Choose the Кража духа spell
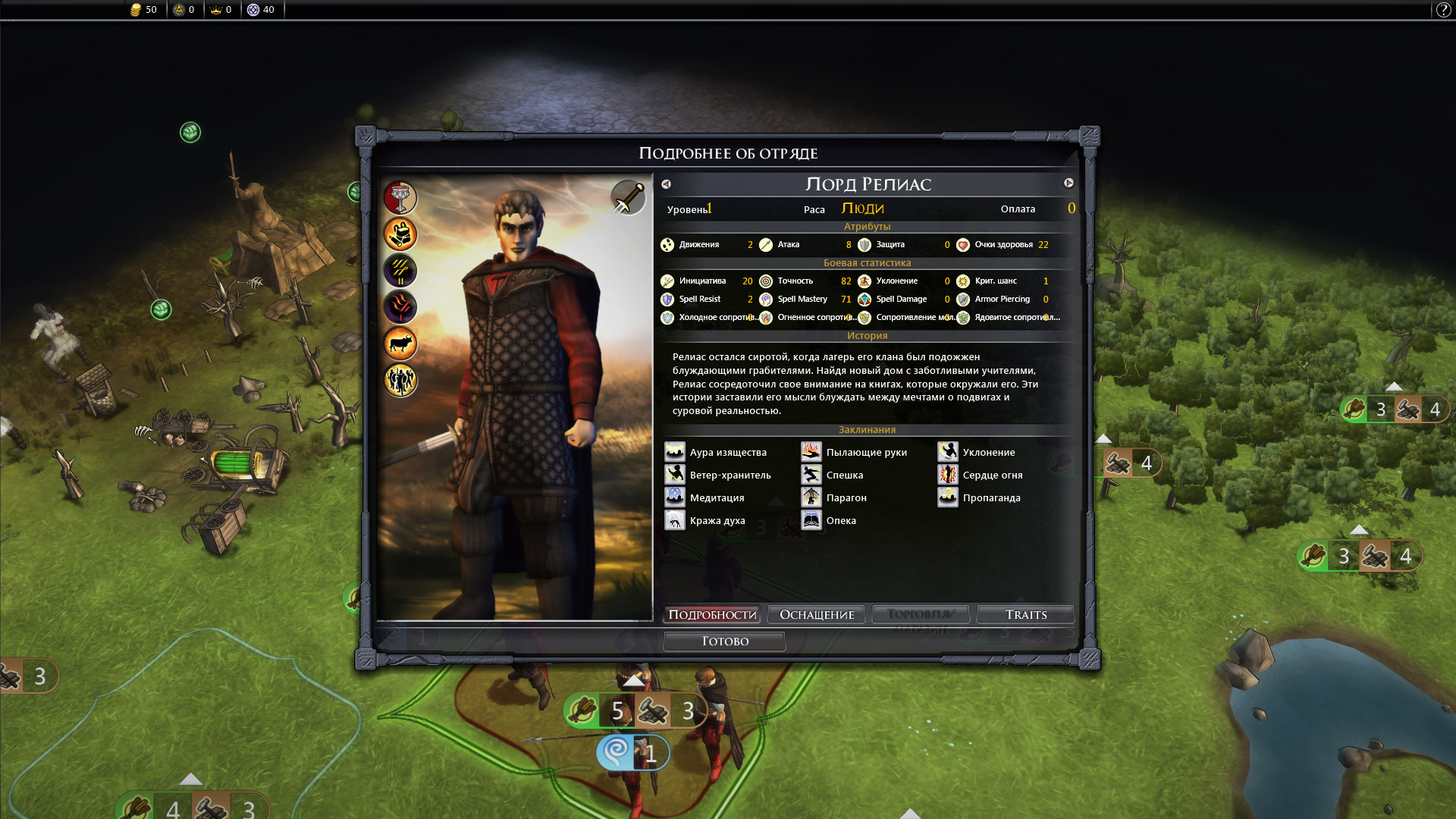The height and width of the screenshot is (819, 1456). (706, 521)
